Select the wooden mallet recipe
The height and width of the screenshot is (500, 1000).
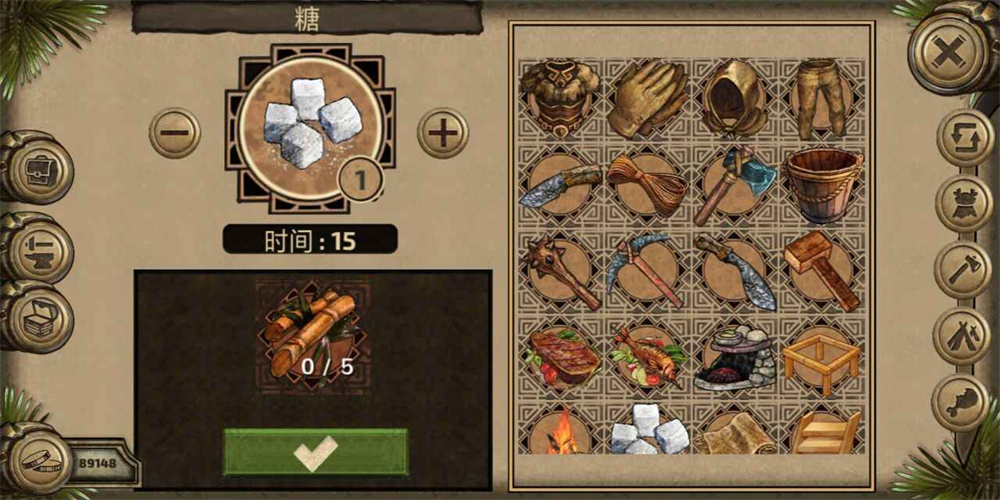pos(822,271)
